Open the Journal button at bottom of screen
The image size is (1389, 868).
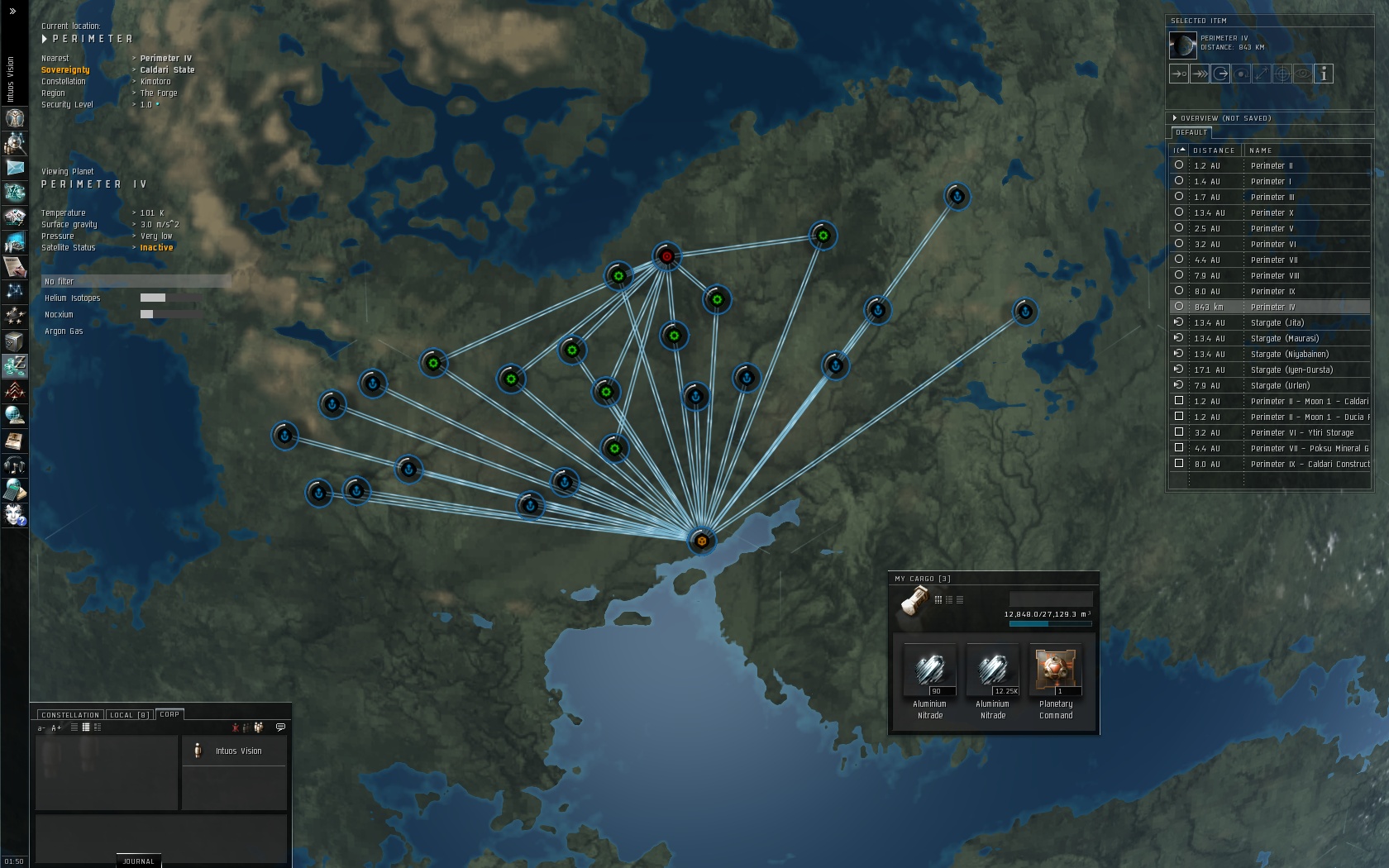[137, 861]
